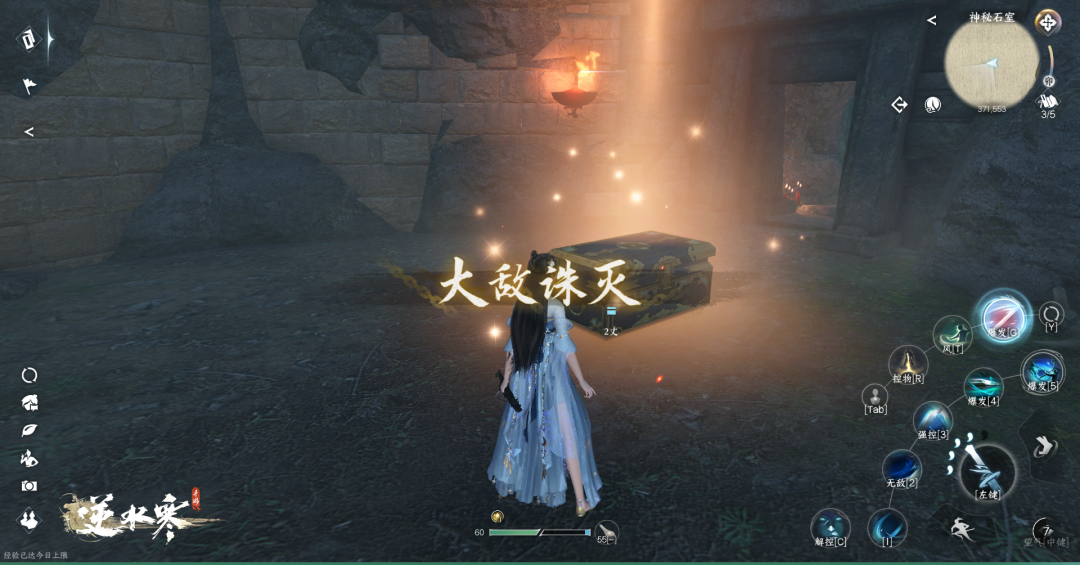Switch skill set with the [Y] cycle icon
This screenshot has height=565, width=1080.
point(1051,314)
